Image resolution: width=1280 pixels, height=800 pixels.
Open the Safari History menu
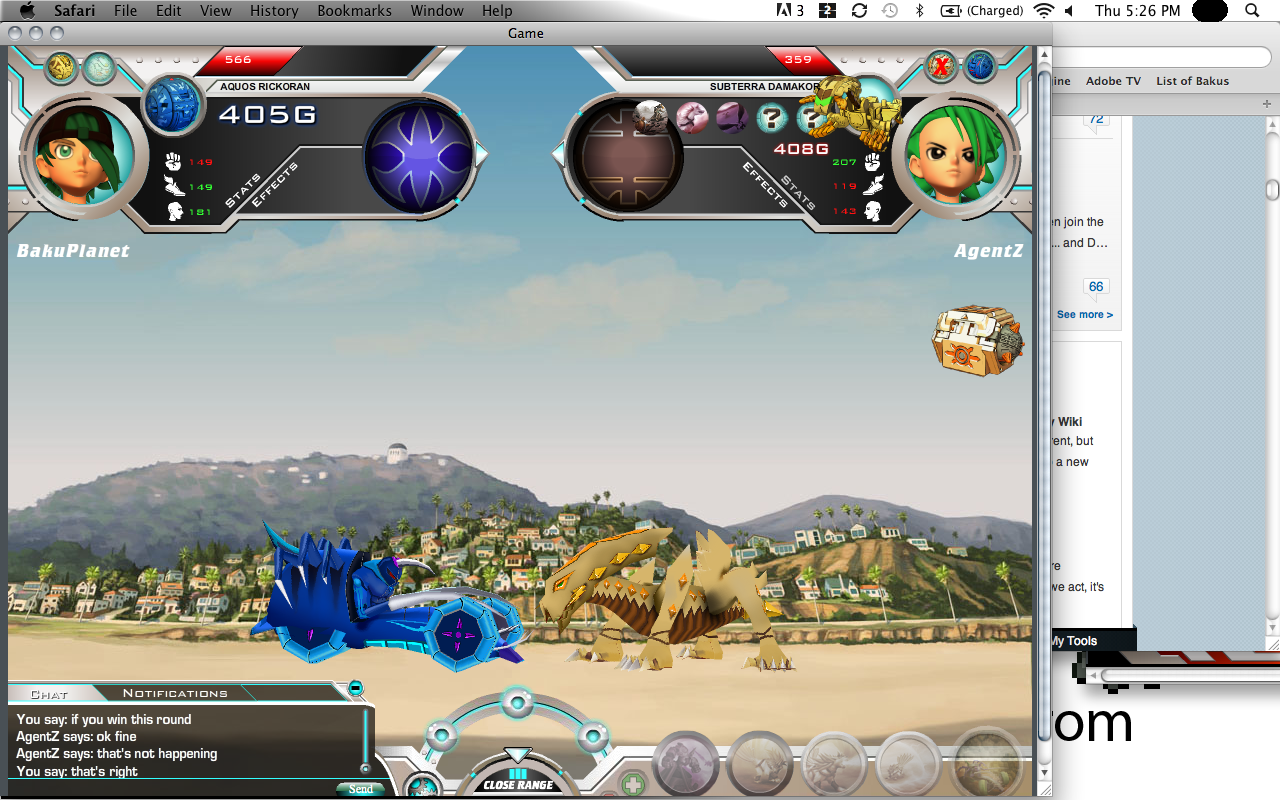274,11
